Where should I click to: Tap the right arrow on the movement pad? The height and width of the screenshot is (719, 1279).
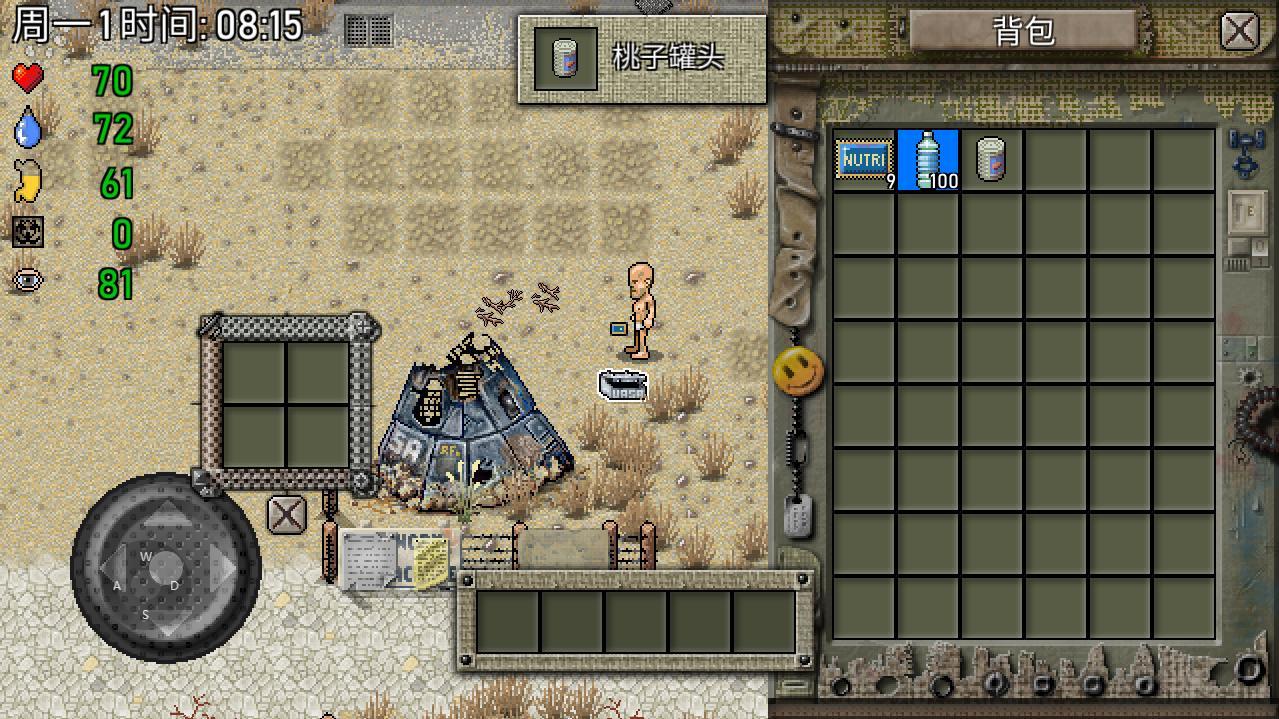click(x=224, y=568)
